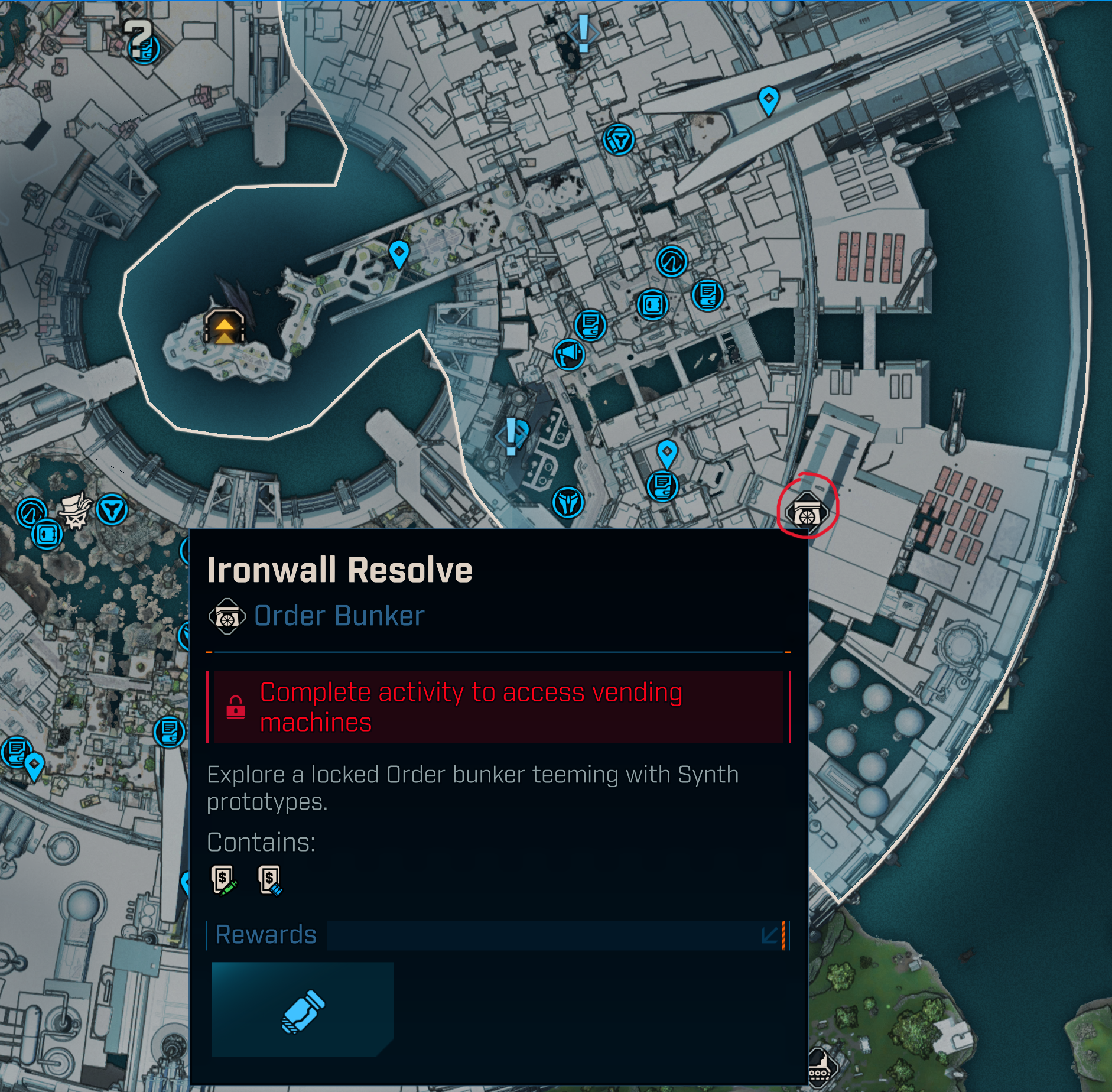Image resolution: width=1112 pixels, height=1092 pixels.
Task: Choose the blue ammo vending machine icon
Action: (270, 880)
